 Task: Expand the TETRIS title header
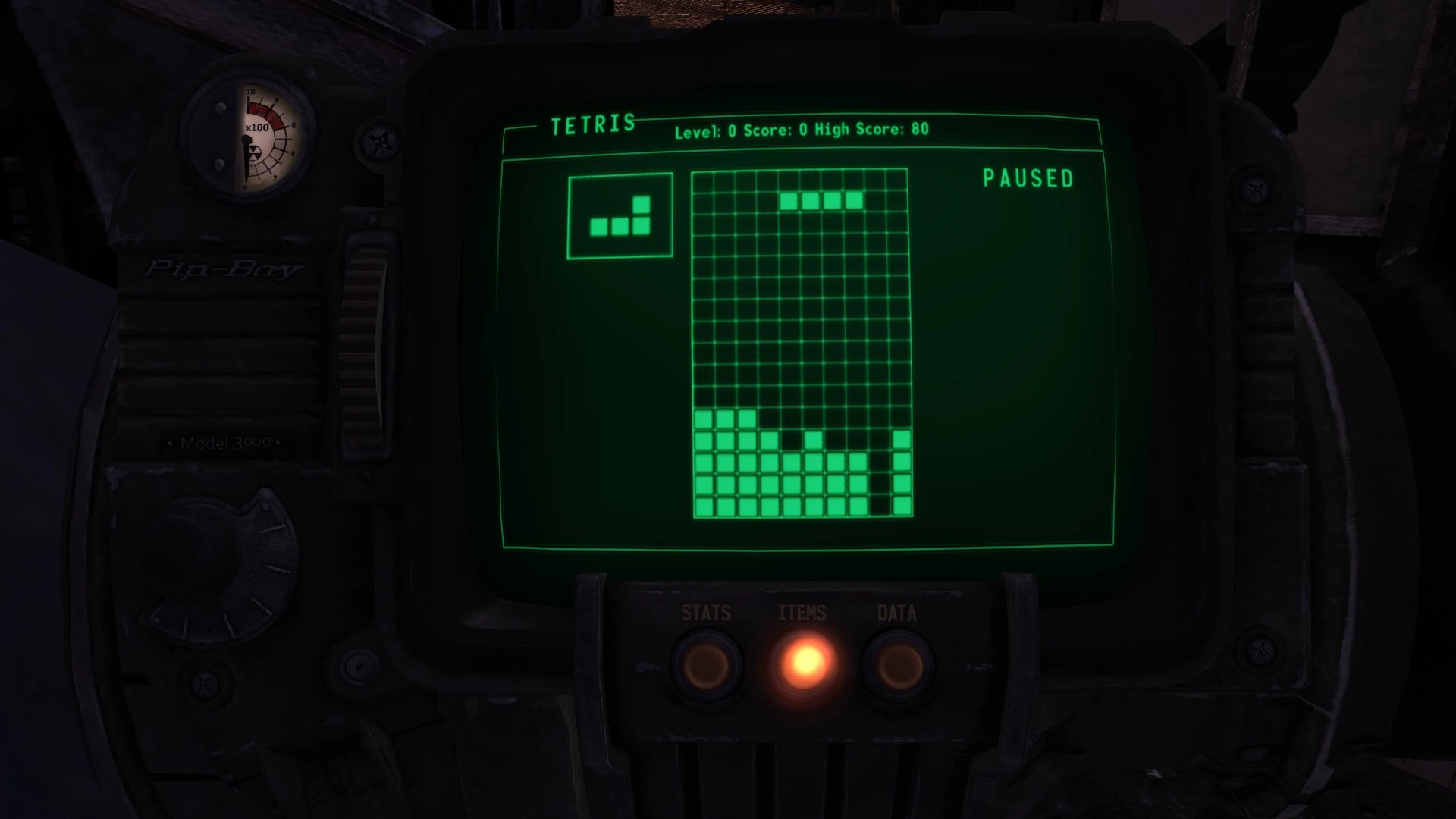(593, 123)
